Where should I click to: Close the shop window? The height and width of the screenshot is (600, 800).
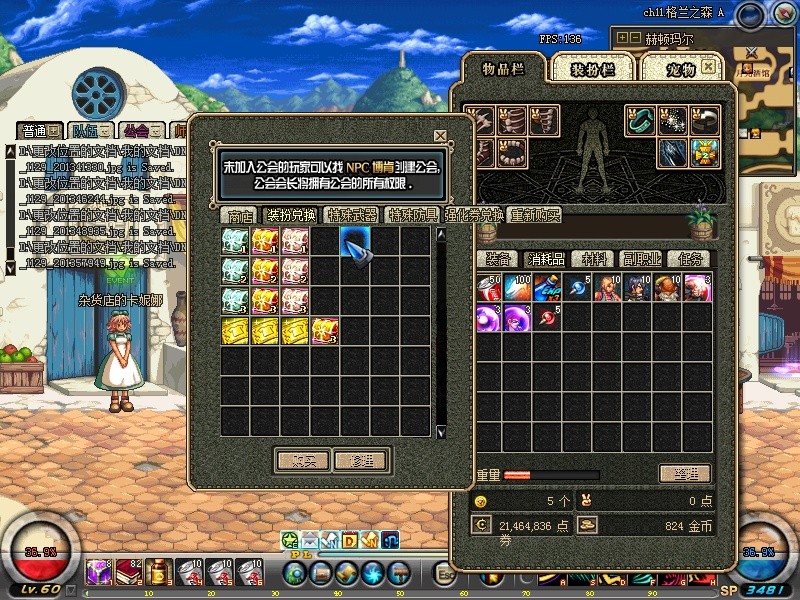pyautogui.click(x=440, y=136)
